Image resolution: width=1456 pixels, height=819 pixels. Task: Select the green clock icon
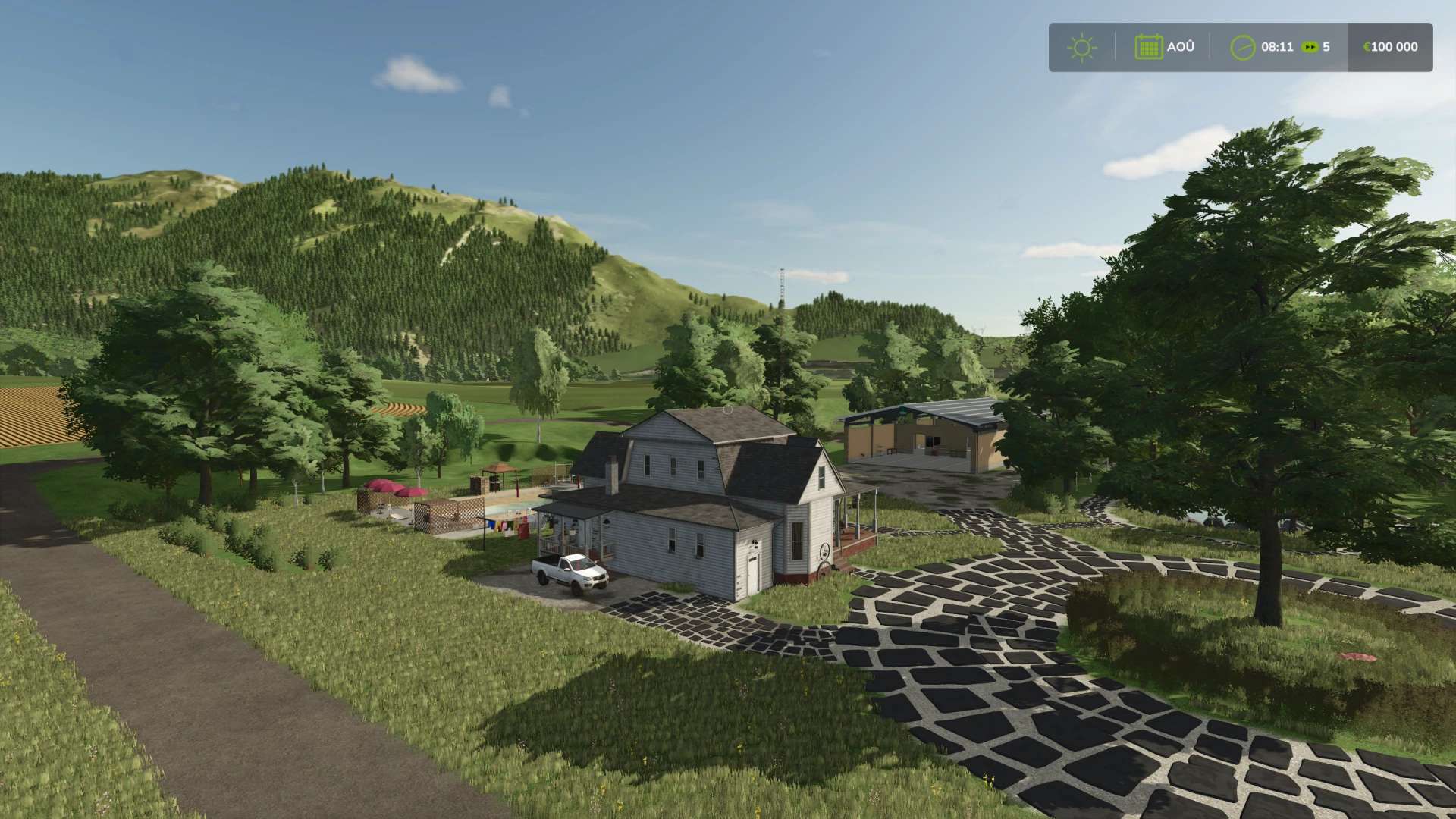[x=1242, y=47]
